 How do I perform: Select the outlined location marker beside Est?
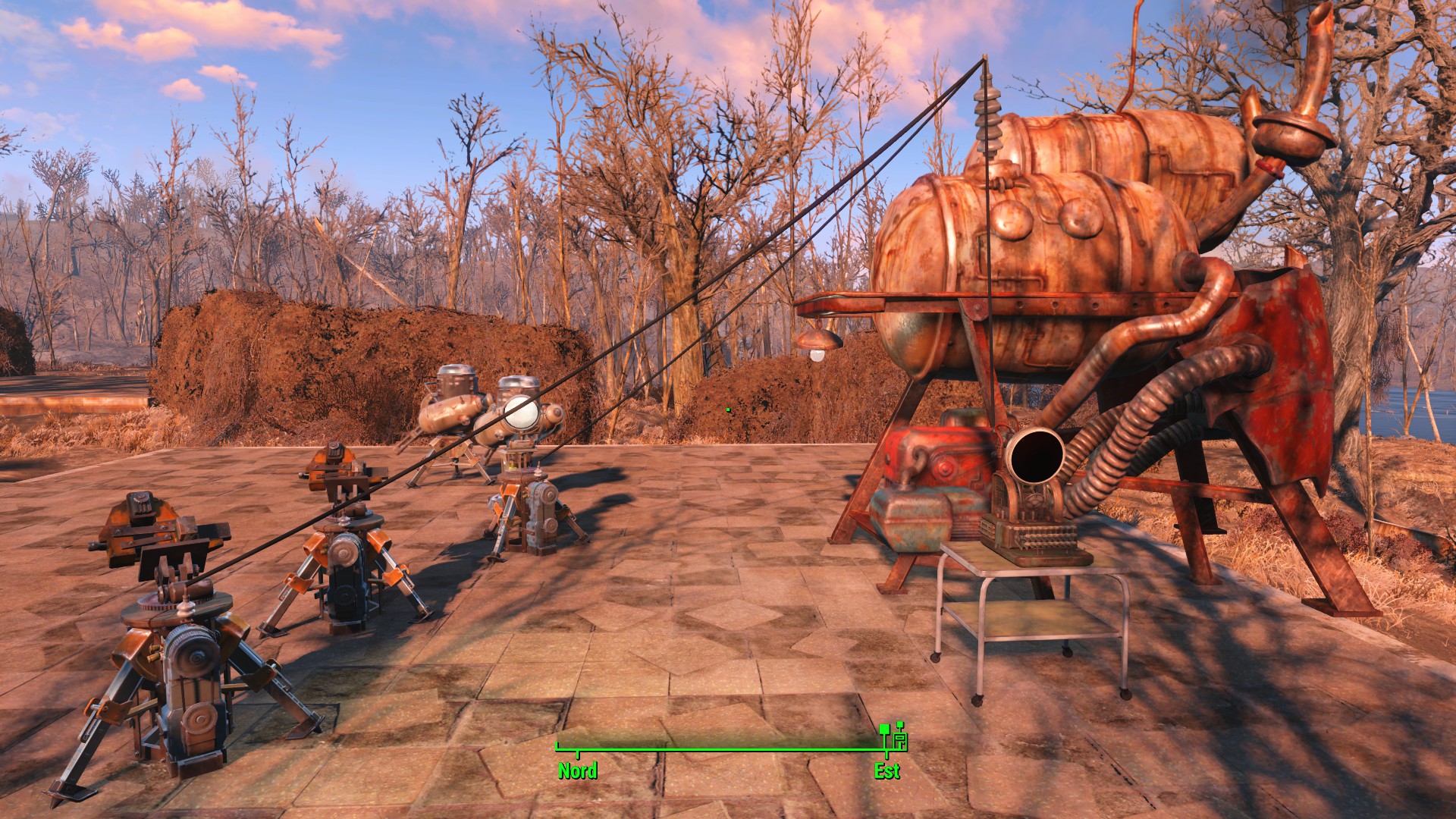pyautogui.click(x=900, y=740)
